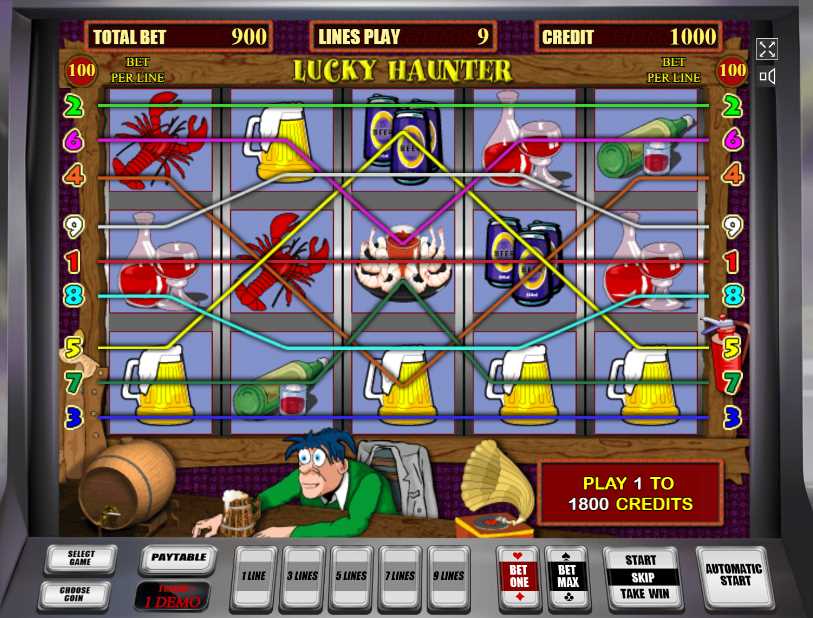Select the 9 Lines button
Viewport: 813px width, 618px height.
tap(449, 577)
